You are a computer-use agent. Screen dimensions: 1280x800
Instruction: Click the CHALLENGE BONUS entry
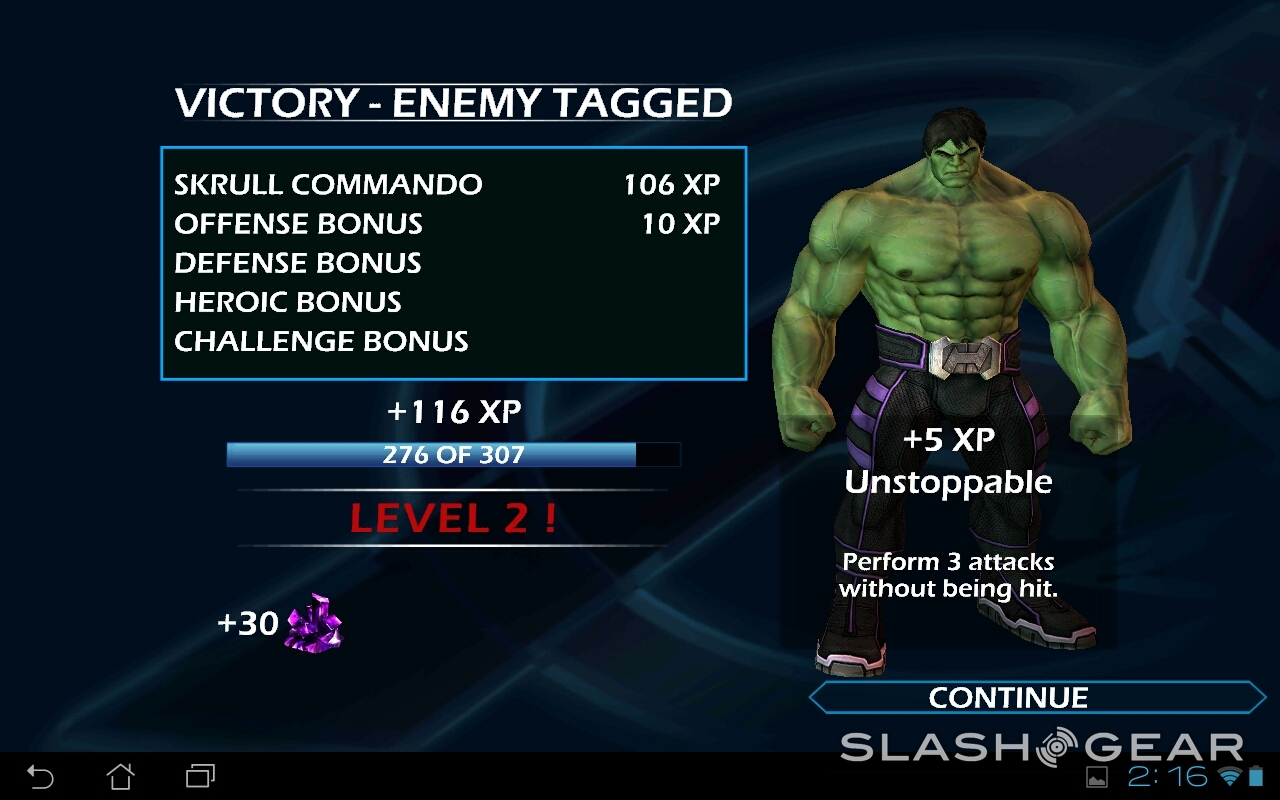321,341
